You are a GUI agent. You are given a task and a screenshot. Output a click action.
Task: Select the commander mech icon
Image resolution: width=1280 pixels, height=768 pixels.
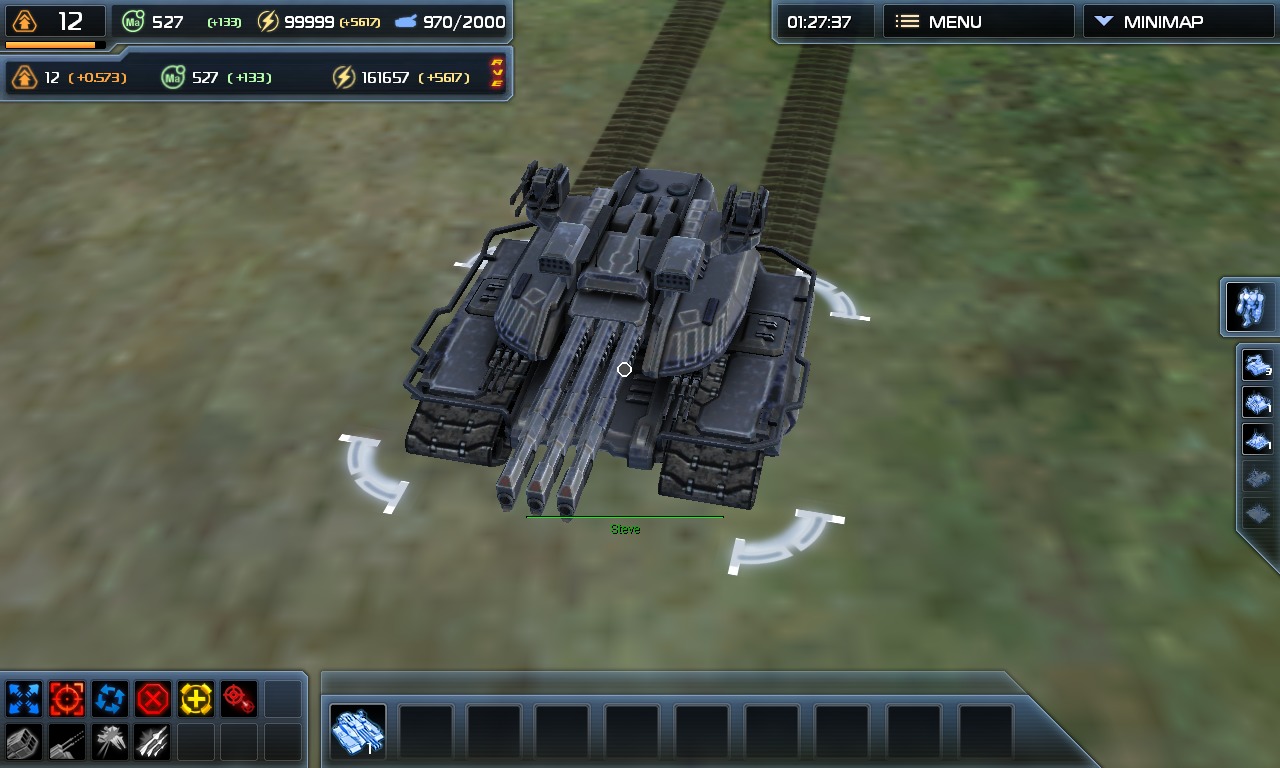[x=1251, y=307]
